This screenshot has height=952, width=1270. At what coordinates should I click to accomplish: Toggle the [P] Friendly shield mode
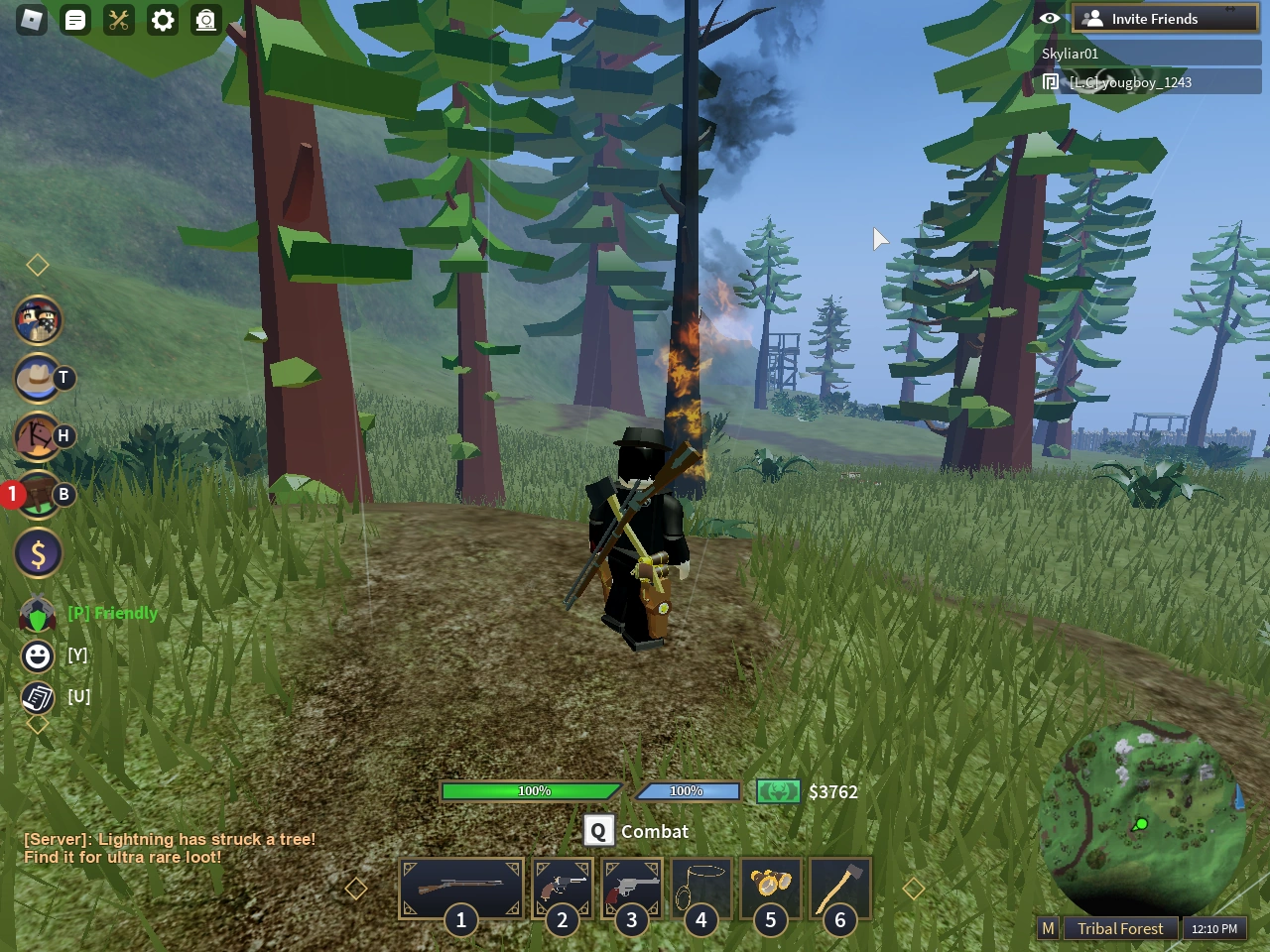pyautogui.click(x=37, y=613)
